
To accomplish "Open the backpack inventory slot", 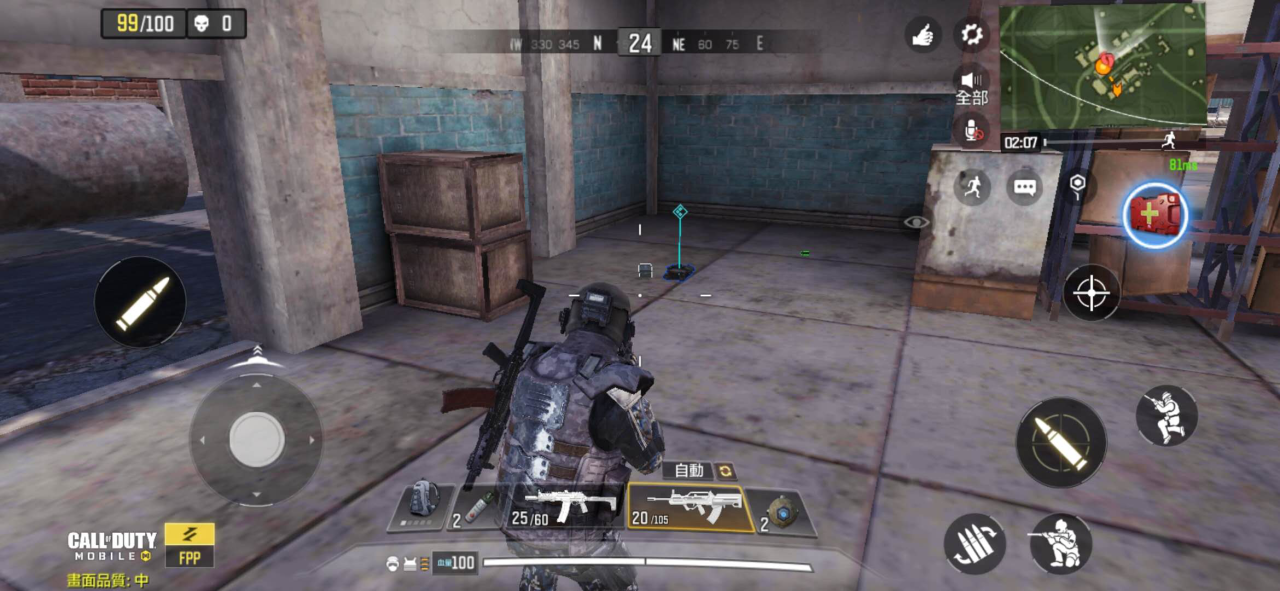I will tap(418, 507).
